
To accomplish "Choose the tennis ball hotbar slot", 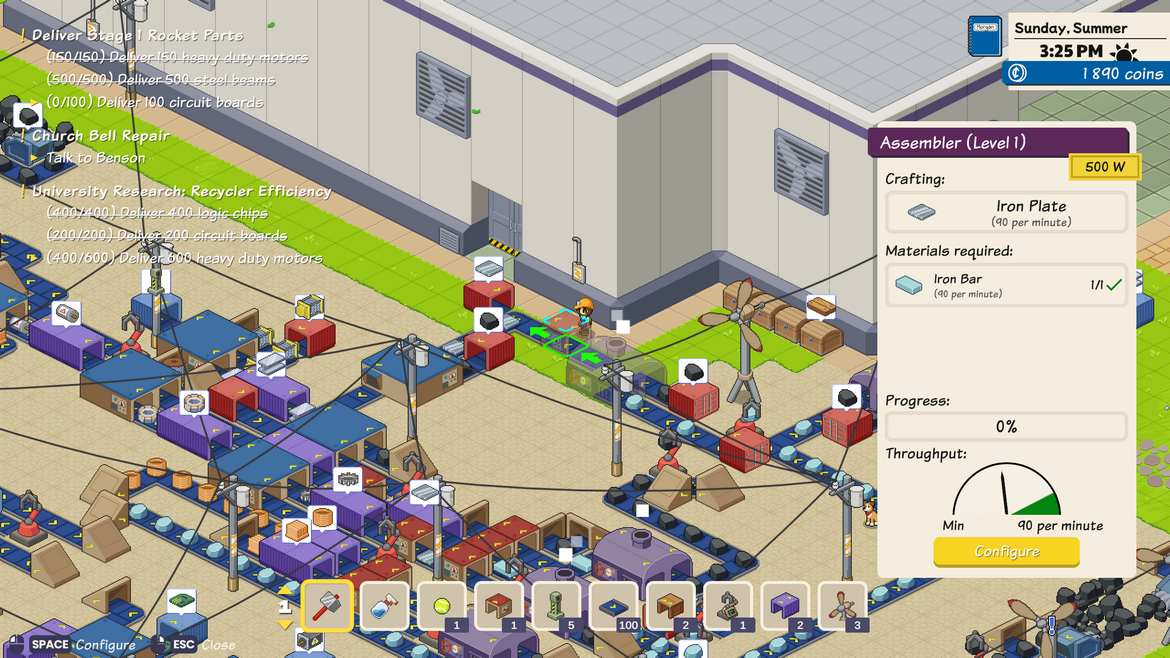I will (x=442, y=606).
